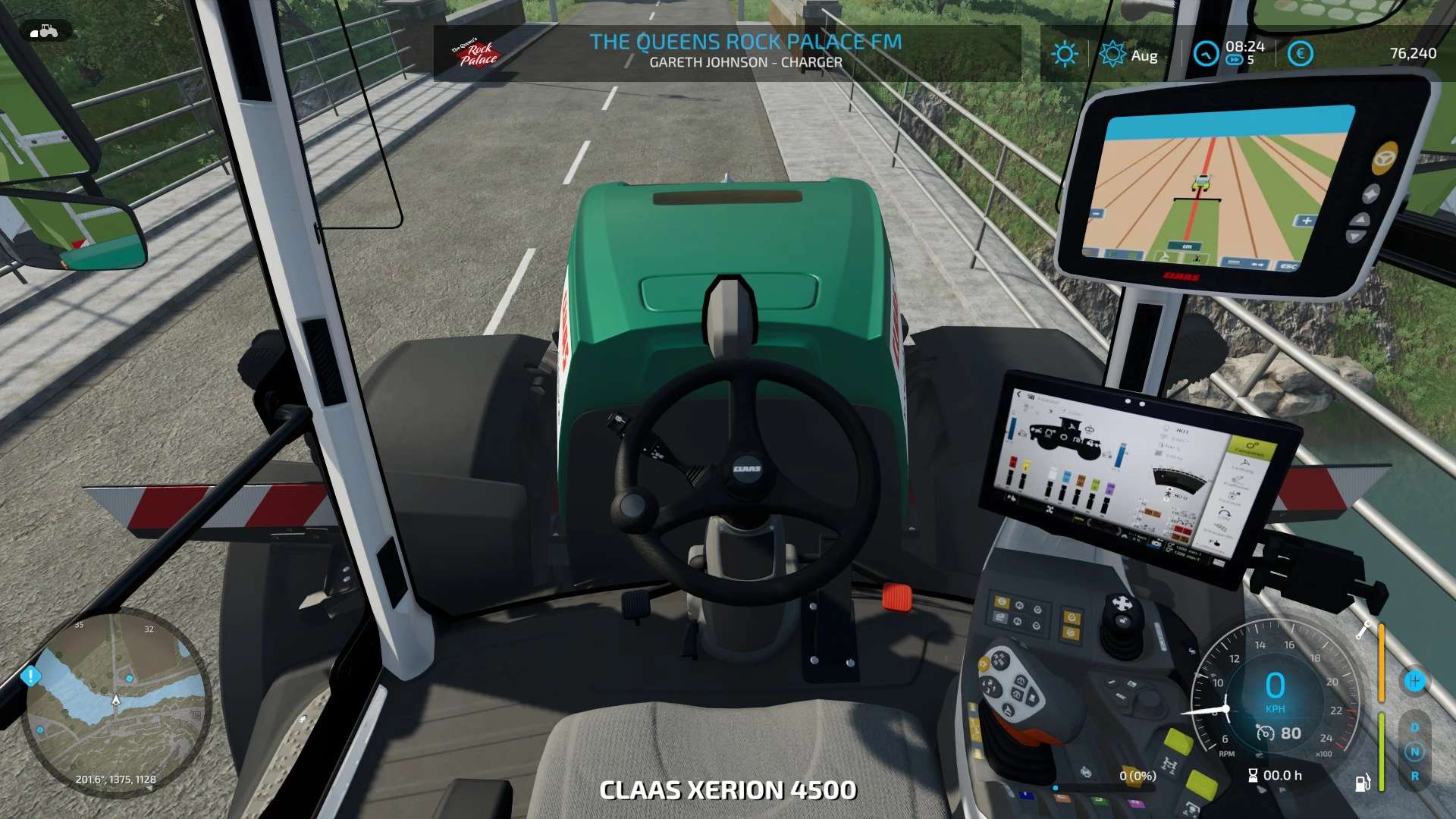This screenshot has height=819, width=1456.
Task: Shift to Reverse gear R
Action: 1414,777
